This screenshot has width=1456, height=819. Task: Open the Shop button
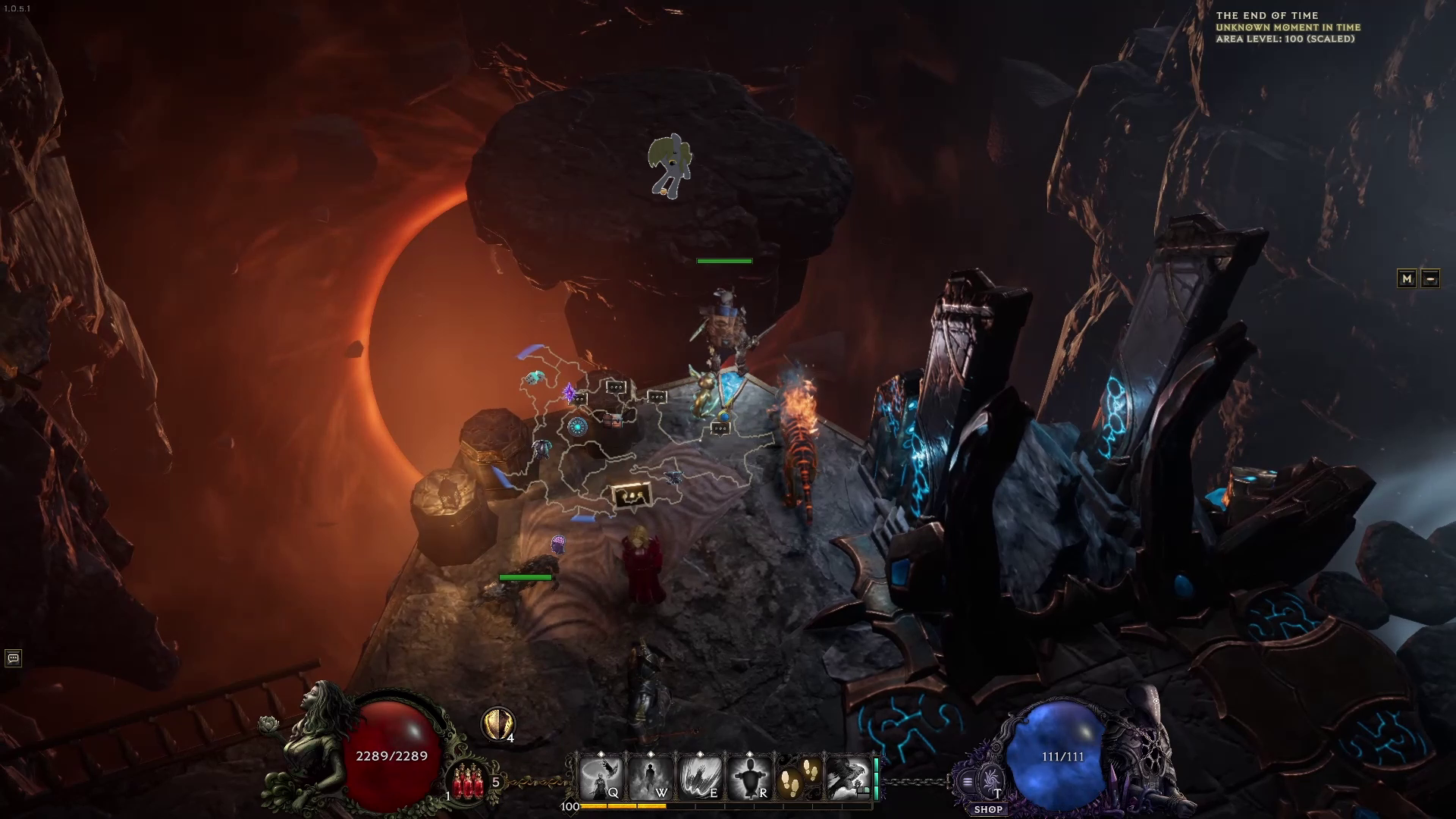pos(988,809)
